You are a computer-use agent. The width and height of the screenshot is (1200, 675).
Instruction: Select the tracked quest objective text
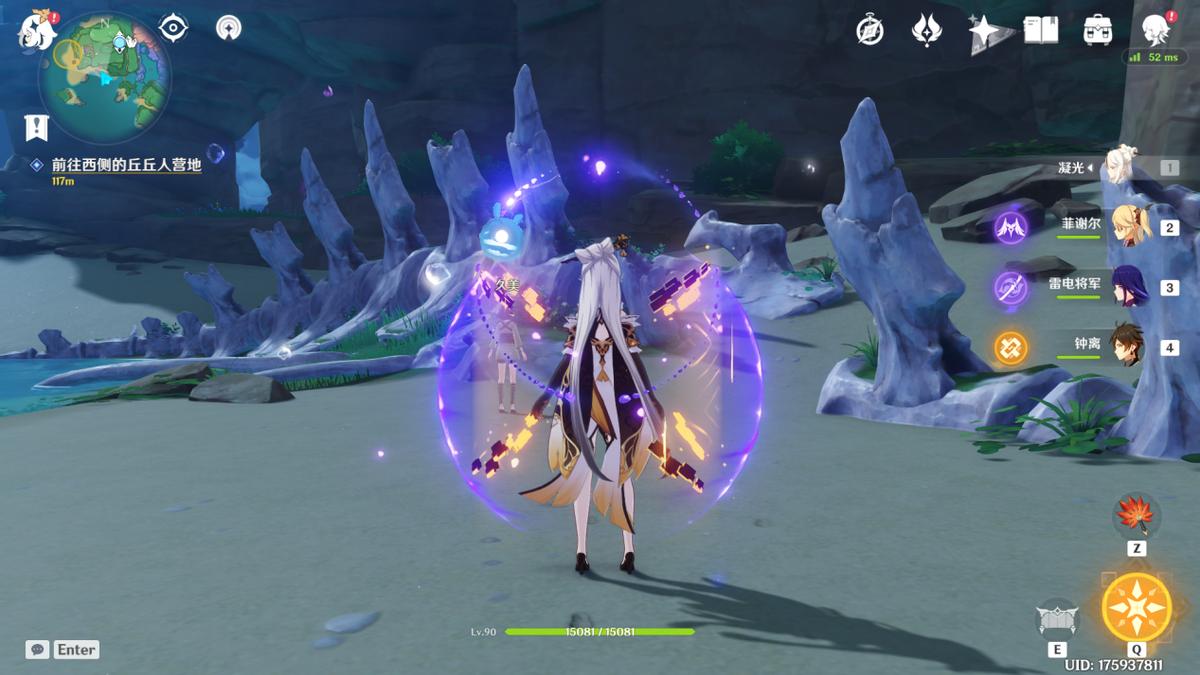point(127,164)
